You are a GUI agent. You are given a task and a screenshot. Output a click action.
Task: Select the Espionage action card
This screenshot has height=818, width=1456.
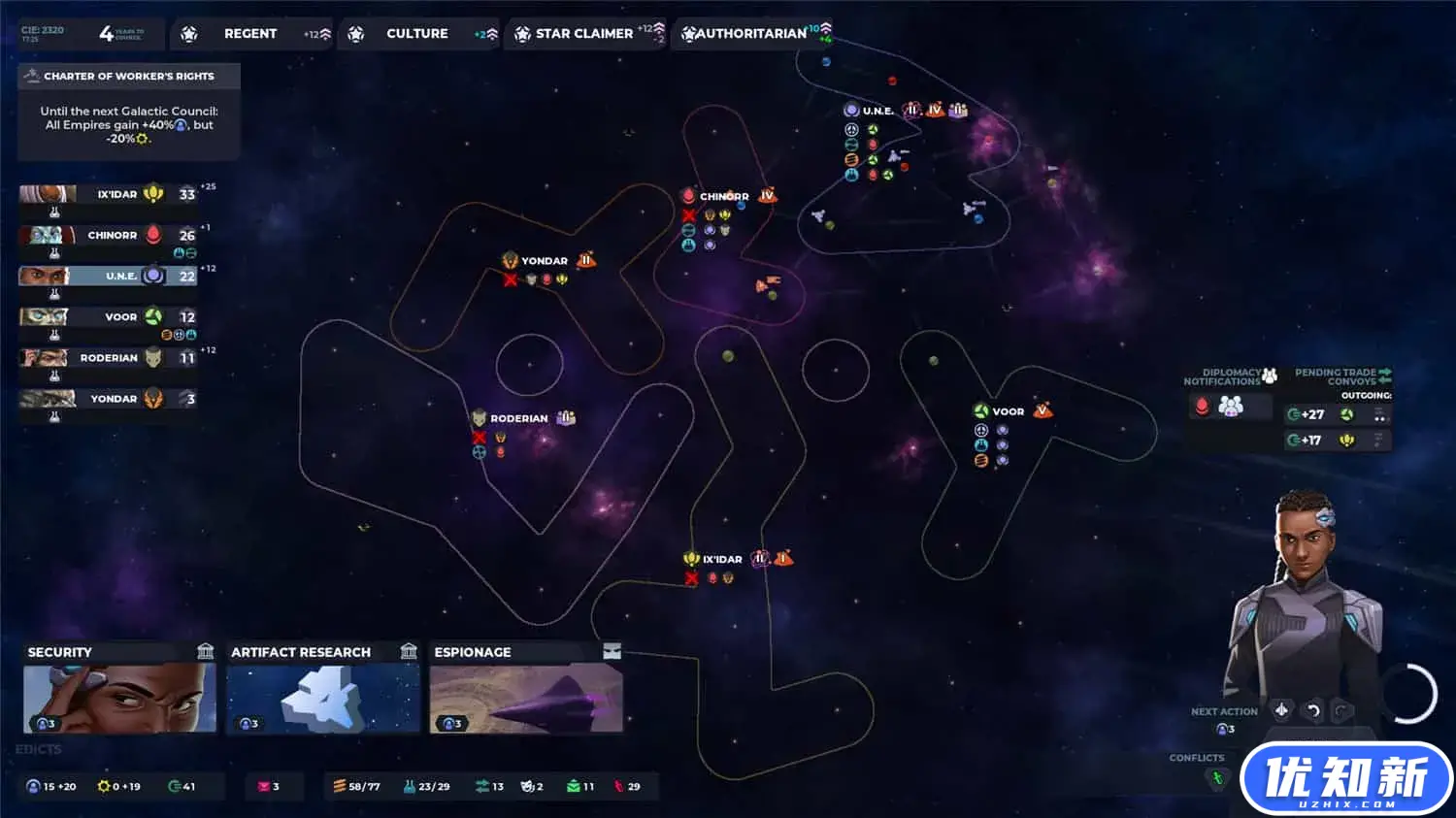point(525,687)
